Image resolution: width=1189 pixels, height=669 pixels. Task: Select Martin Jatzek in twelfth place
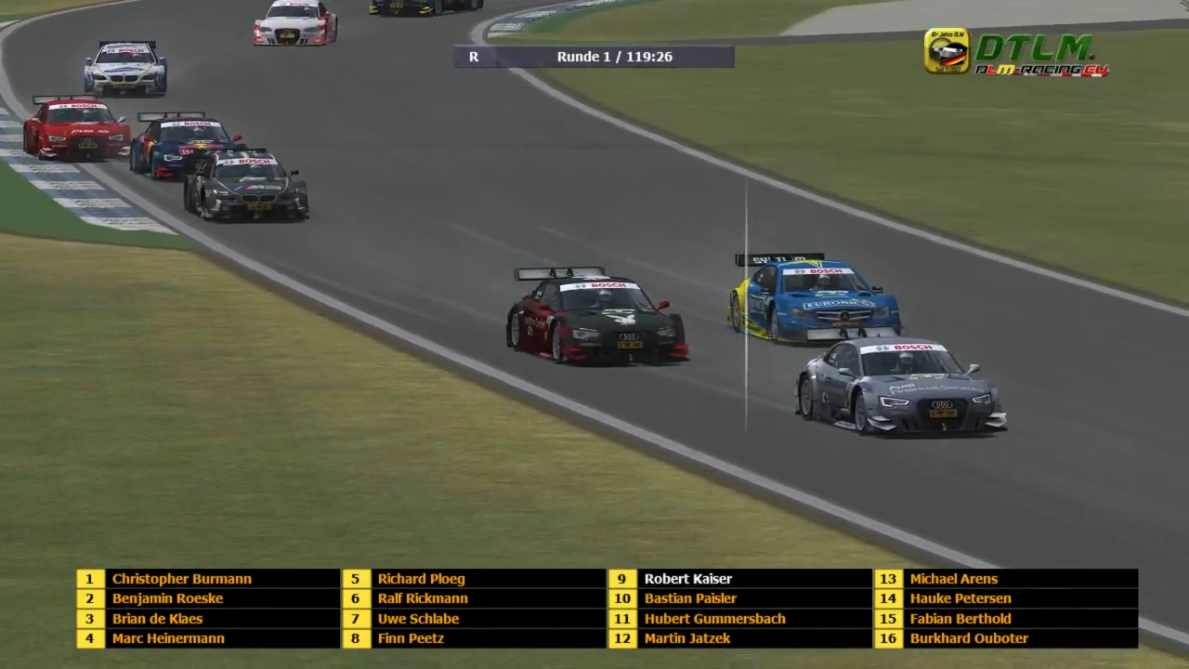[x=687, y=639]
